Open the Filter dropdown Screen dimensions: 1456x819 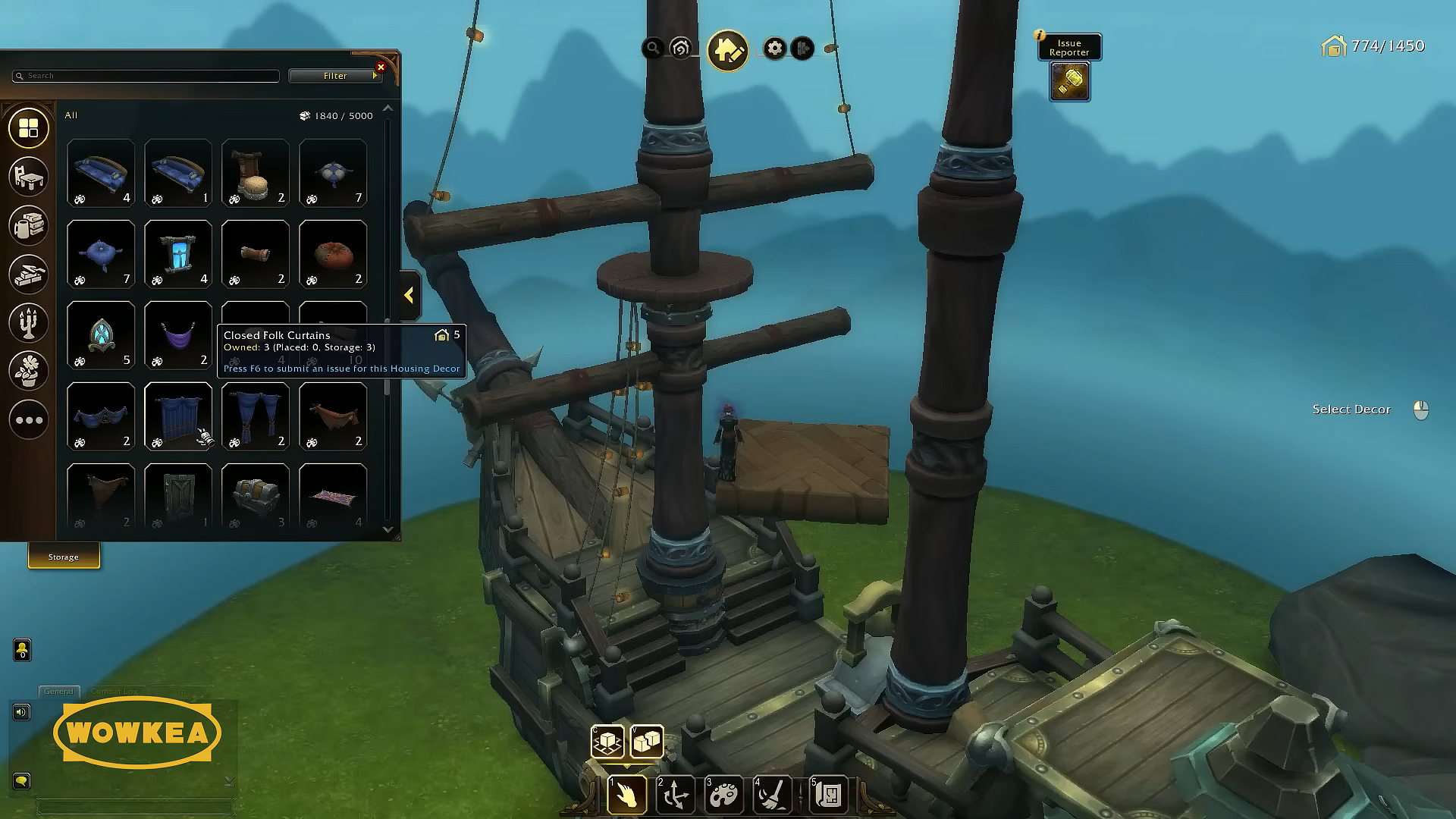335,76
